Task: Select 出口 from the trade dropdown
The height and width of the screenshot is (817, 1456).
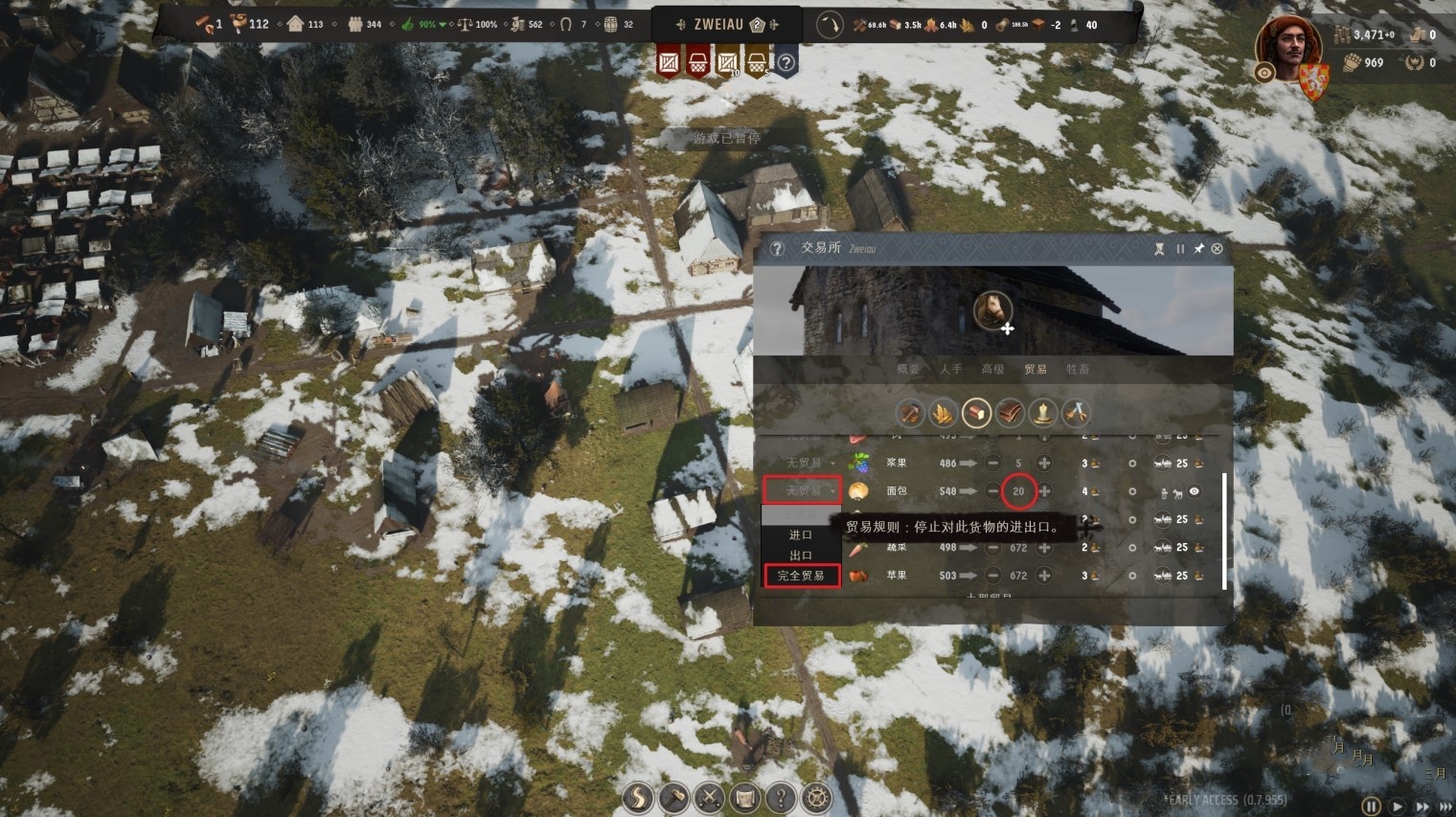Action: (801, 556)
